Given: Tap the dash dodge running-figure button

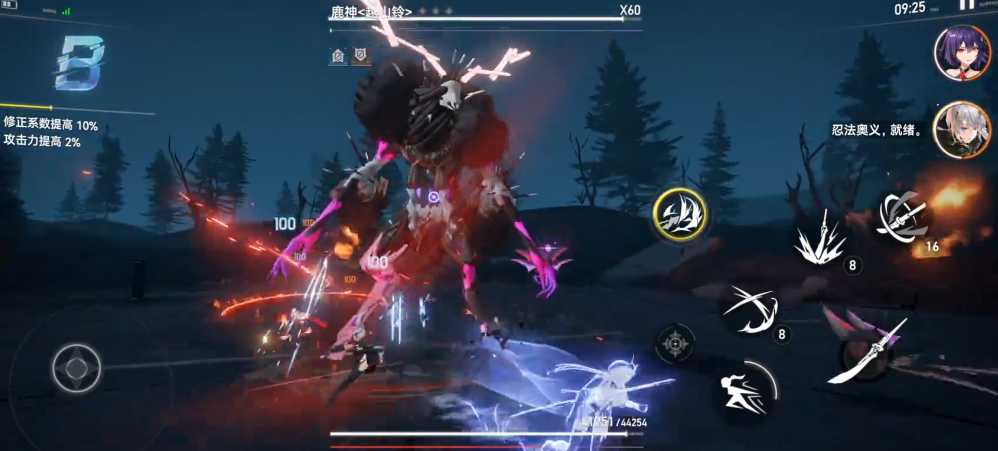Looking at the screenshot, I should (x=744, y=390).
